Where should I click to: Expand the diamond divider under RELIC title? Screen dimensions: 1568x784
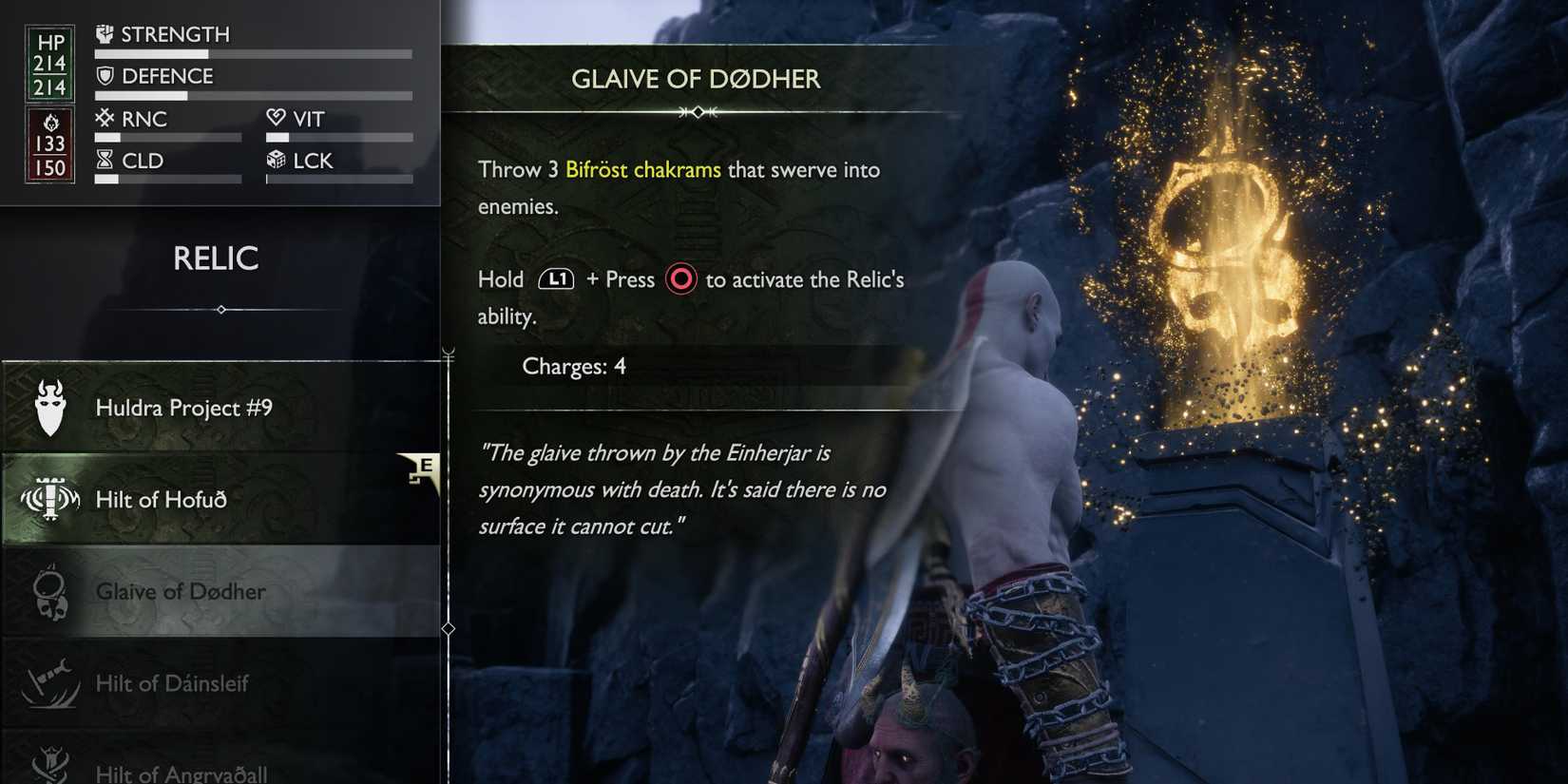coord(220,310)
